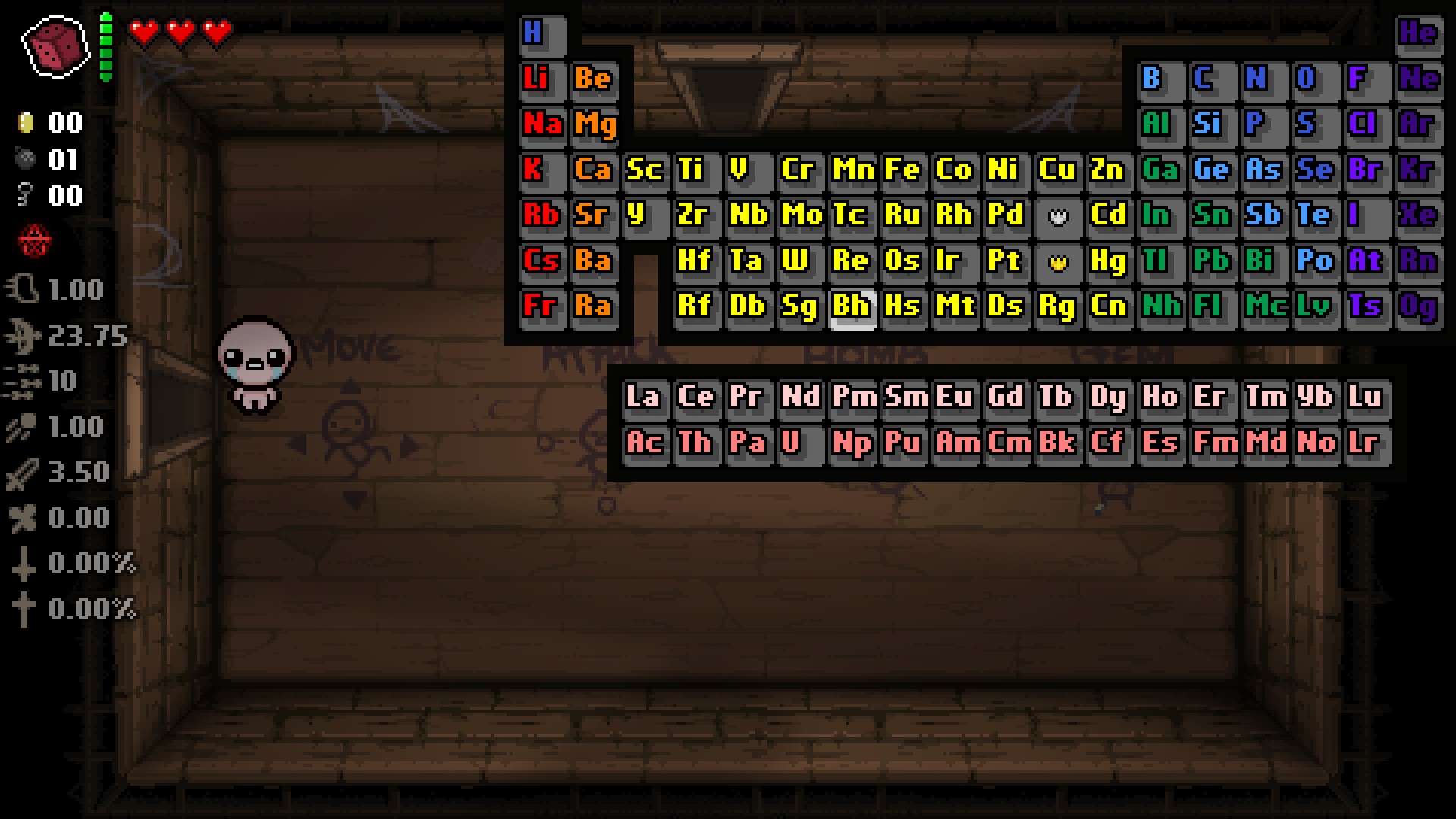Pick the Lutetium (Lu) element tile
This screenshot has width=1456, height=819.
pyautogui.click(x=1365, y=398)
